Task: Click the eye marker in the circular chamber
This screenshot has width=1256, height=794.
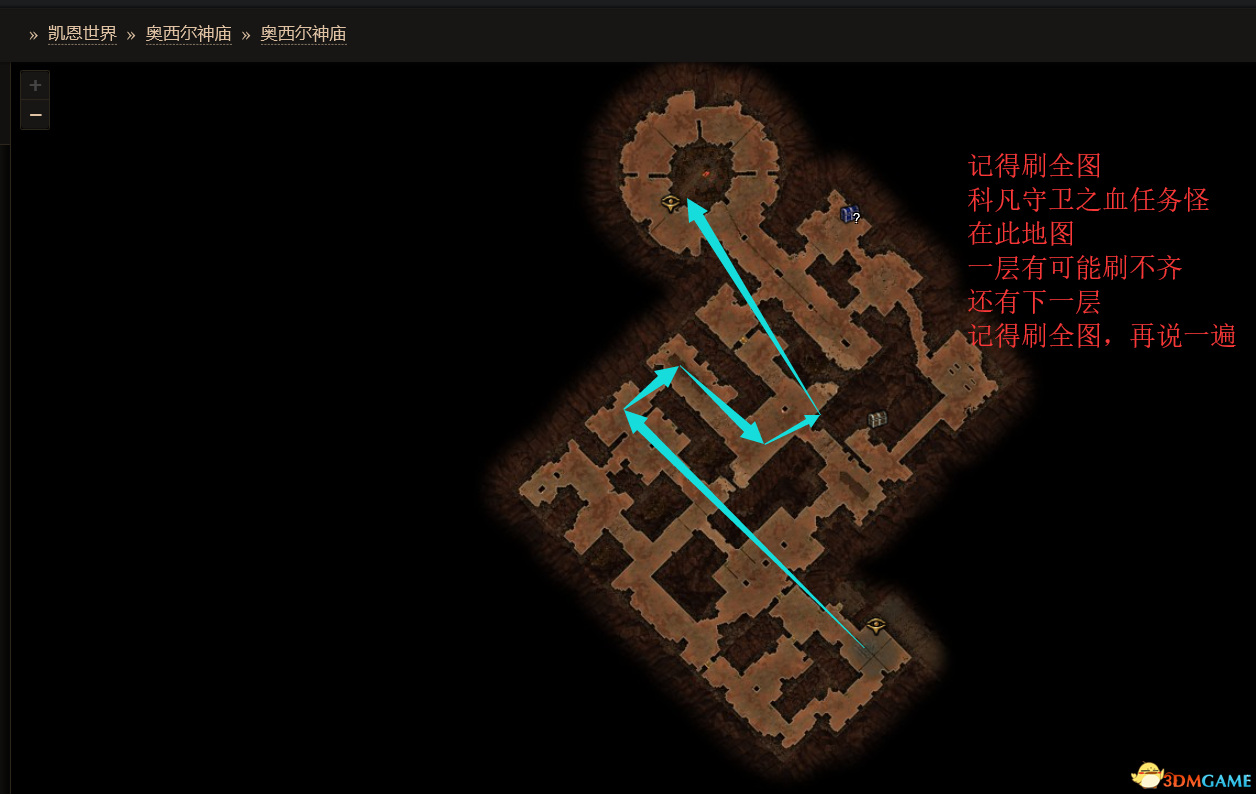Action: point(670,202)
